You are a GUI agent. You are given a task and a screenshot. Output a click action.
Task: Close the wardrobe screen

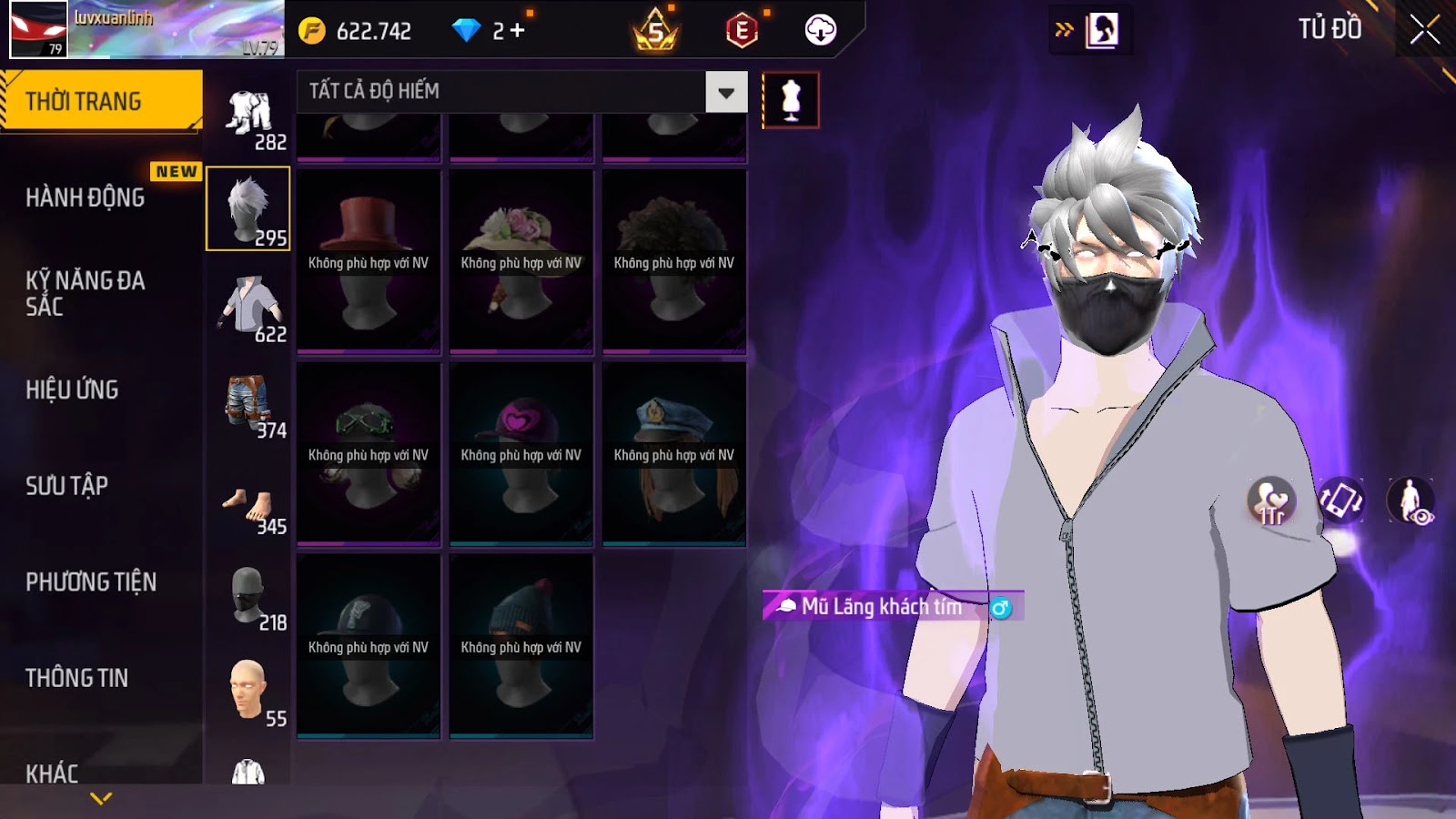[1424, 30]
